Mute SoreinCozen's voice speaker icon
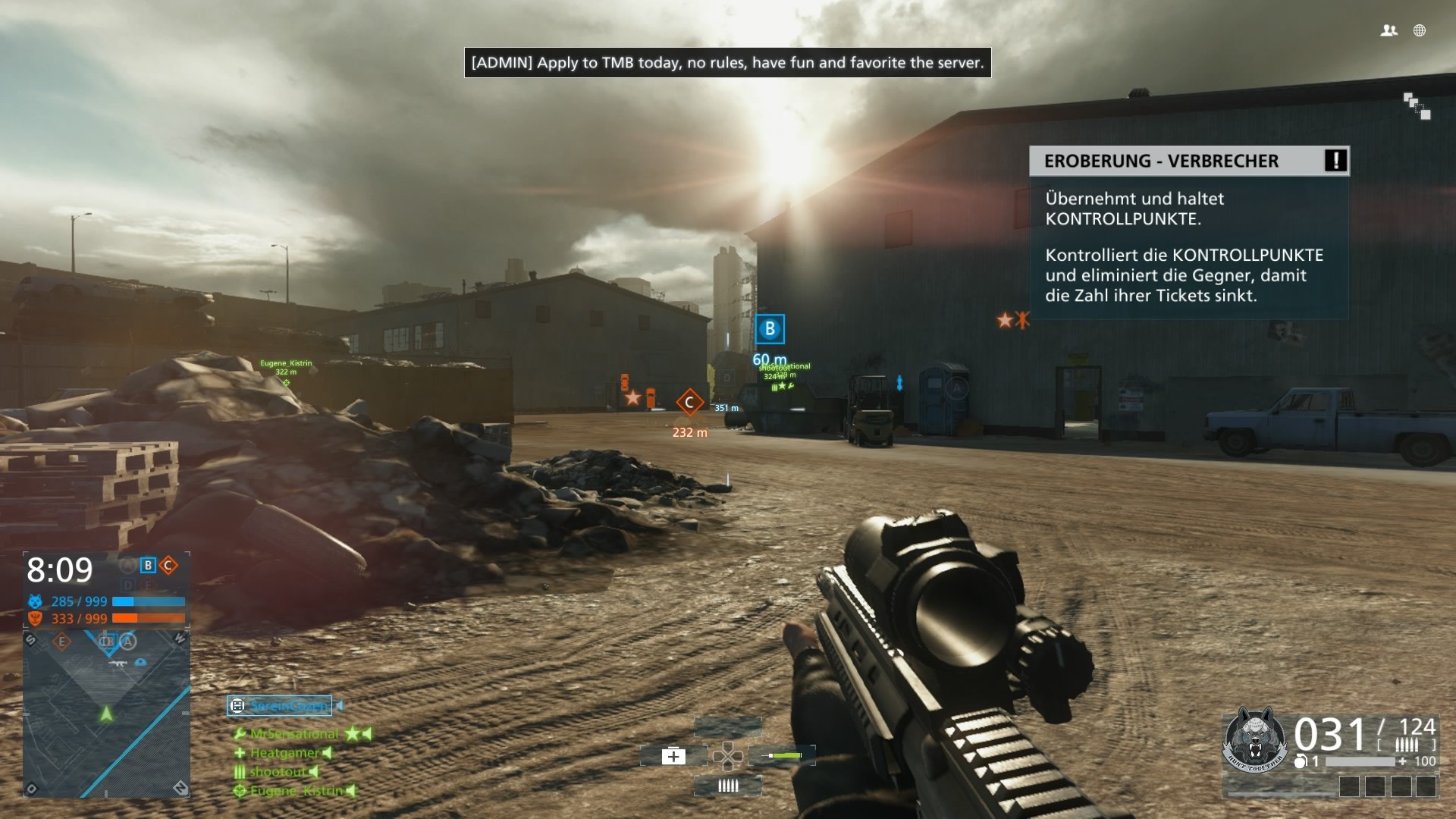Viewport: 1456px width, 819px height. coord(339,705)
